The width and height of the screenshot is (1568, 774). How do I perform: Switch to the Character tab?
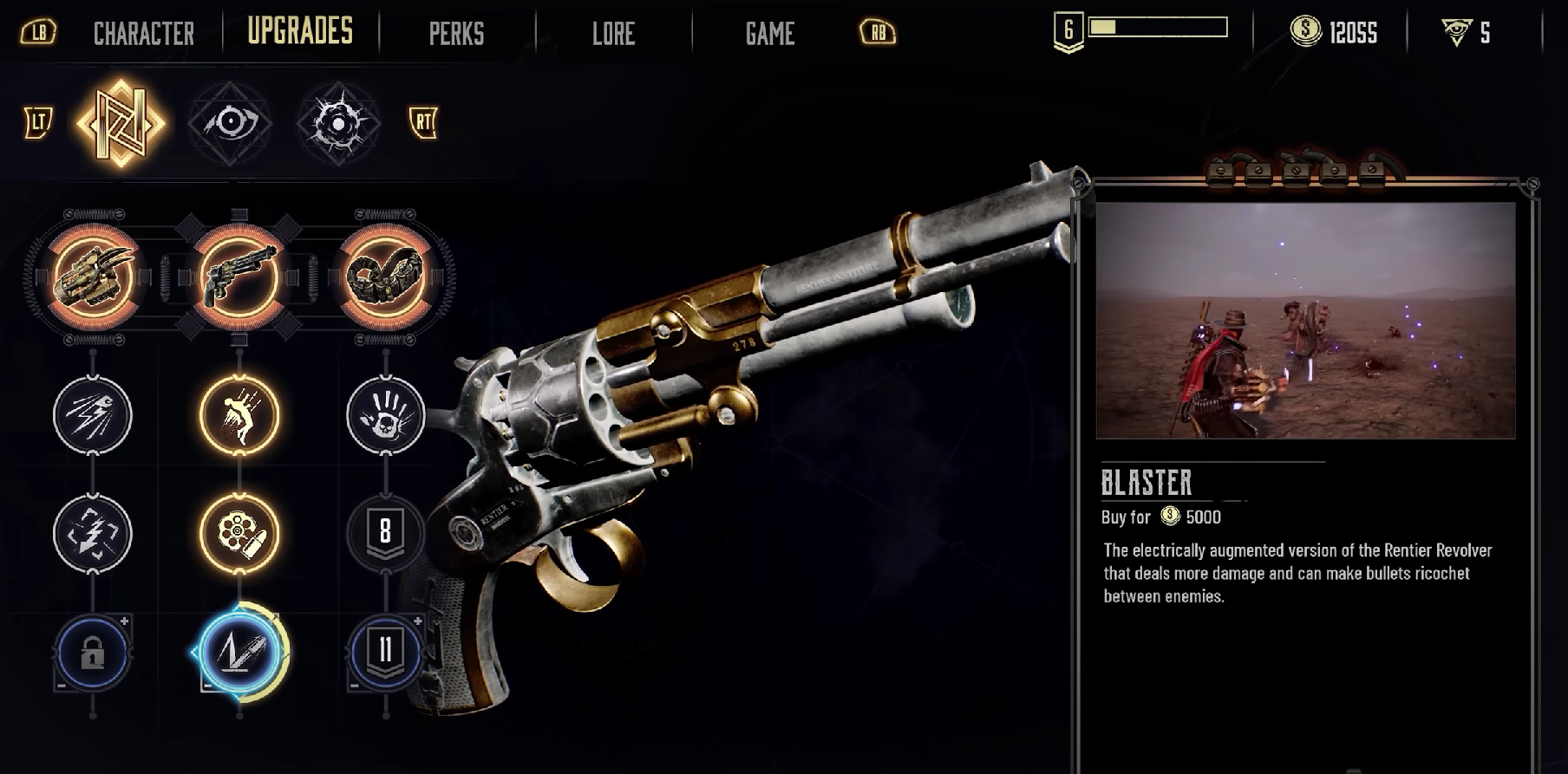143,34
